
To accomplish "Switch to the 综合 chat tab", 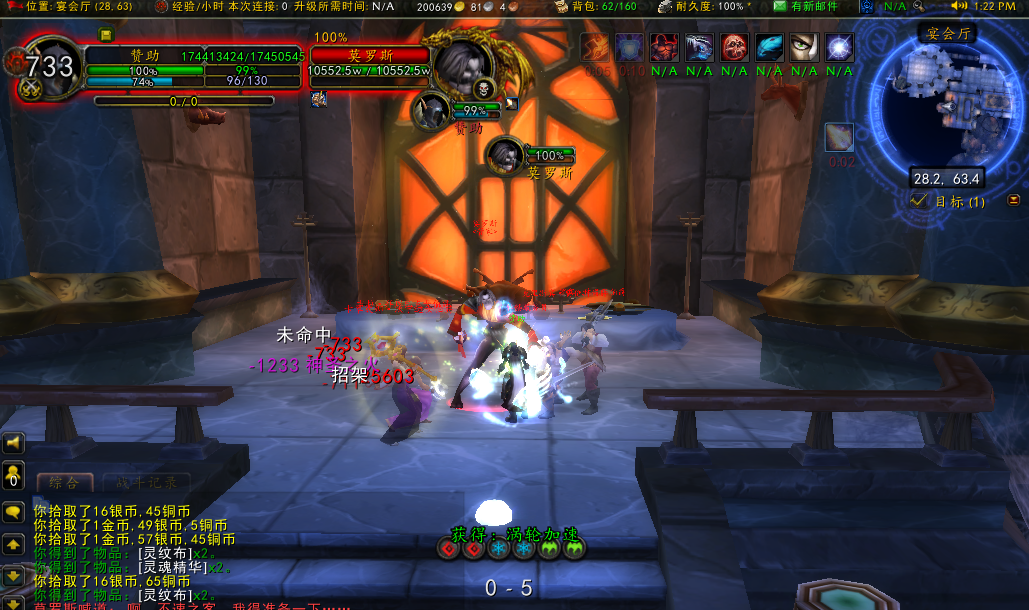I will [x=65, y=484].
